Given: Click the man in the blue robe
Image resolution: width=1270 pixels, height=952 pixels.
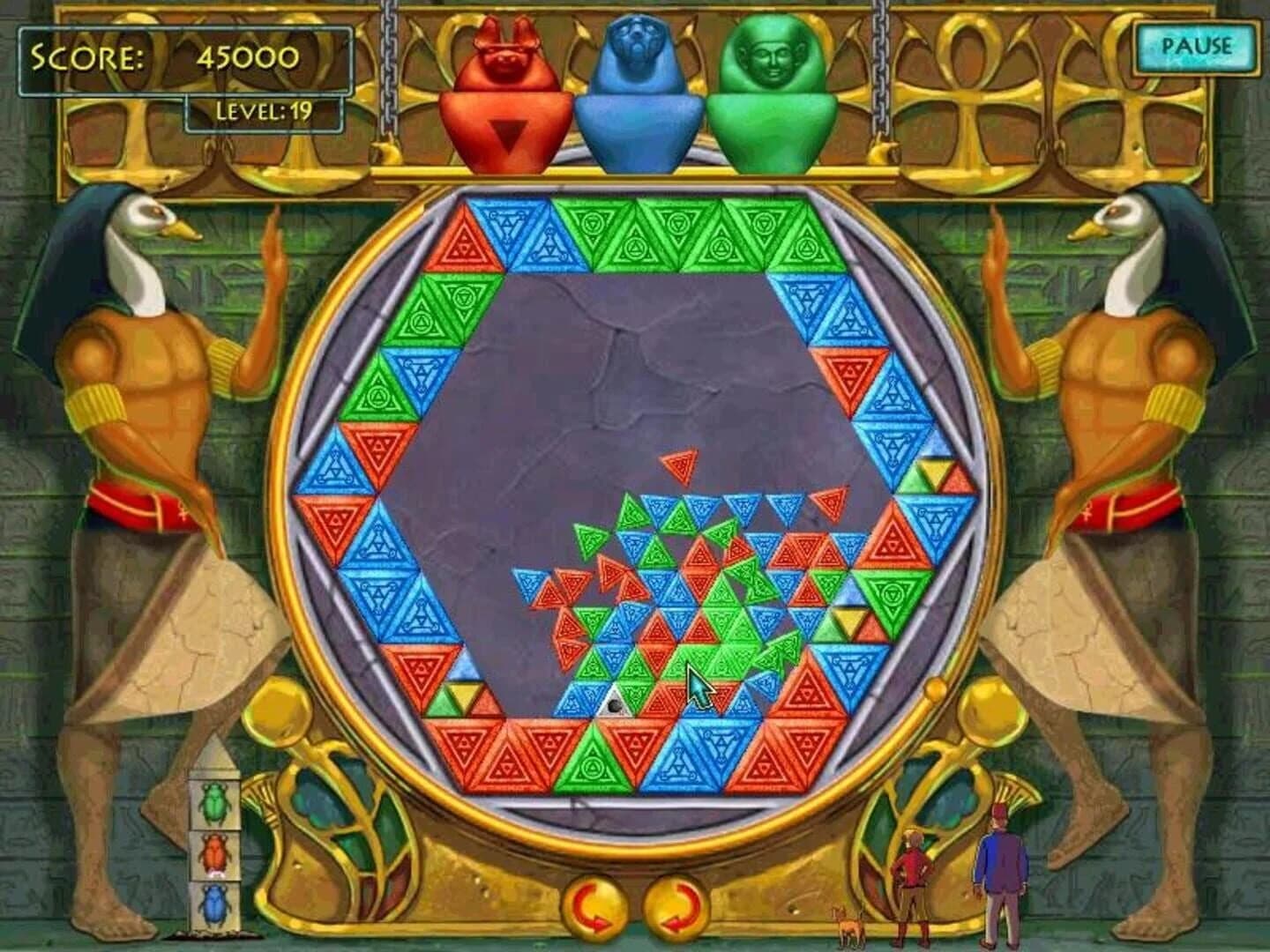Looking at the screenshot, I should [1001, 864].
